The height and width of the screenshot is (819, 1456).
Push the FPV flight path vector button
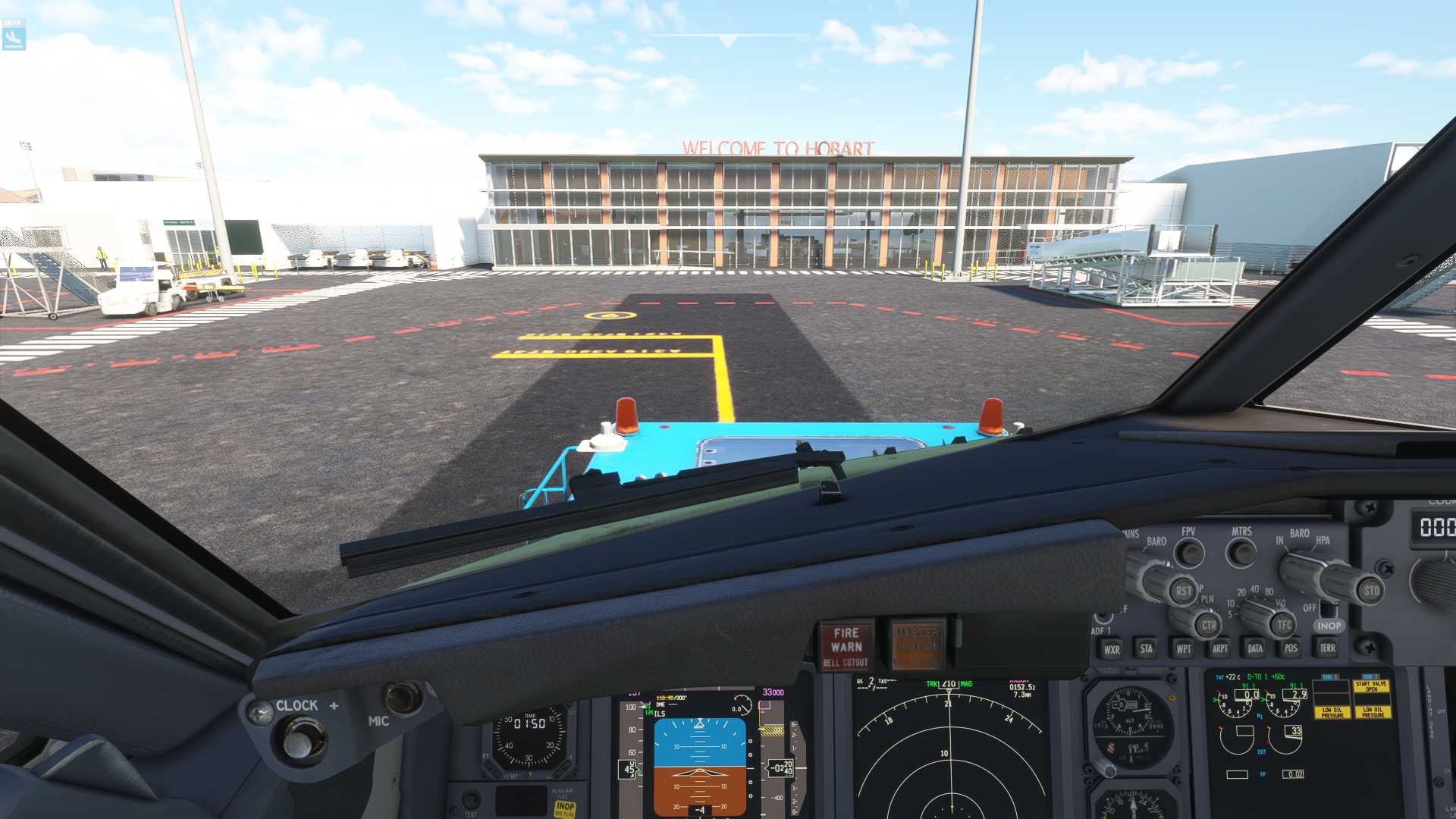click(1189, 553)
